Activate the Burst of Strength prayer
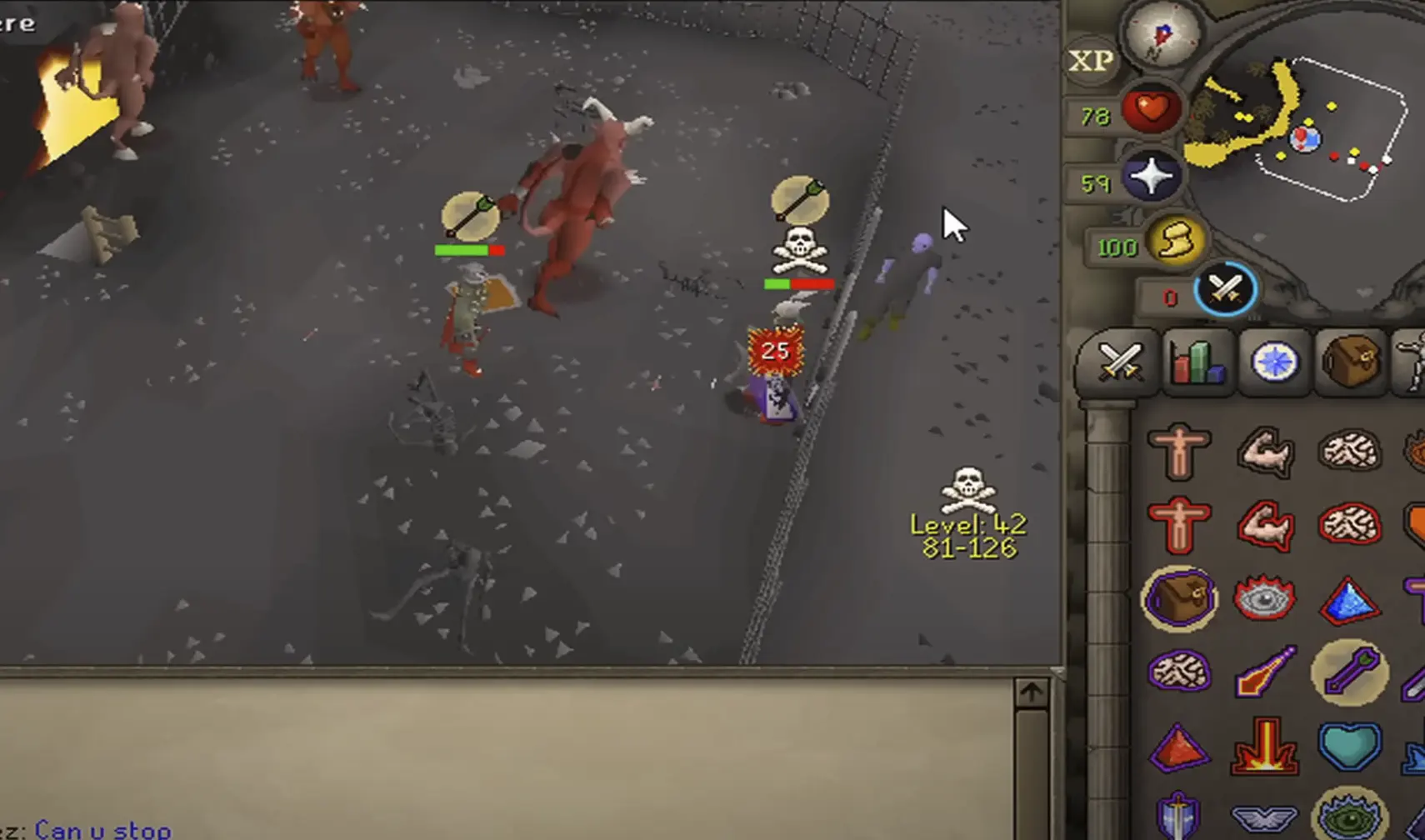This screenshot has width=1425, height=840. point(1264,452)
